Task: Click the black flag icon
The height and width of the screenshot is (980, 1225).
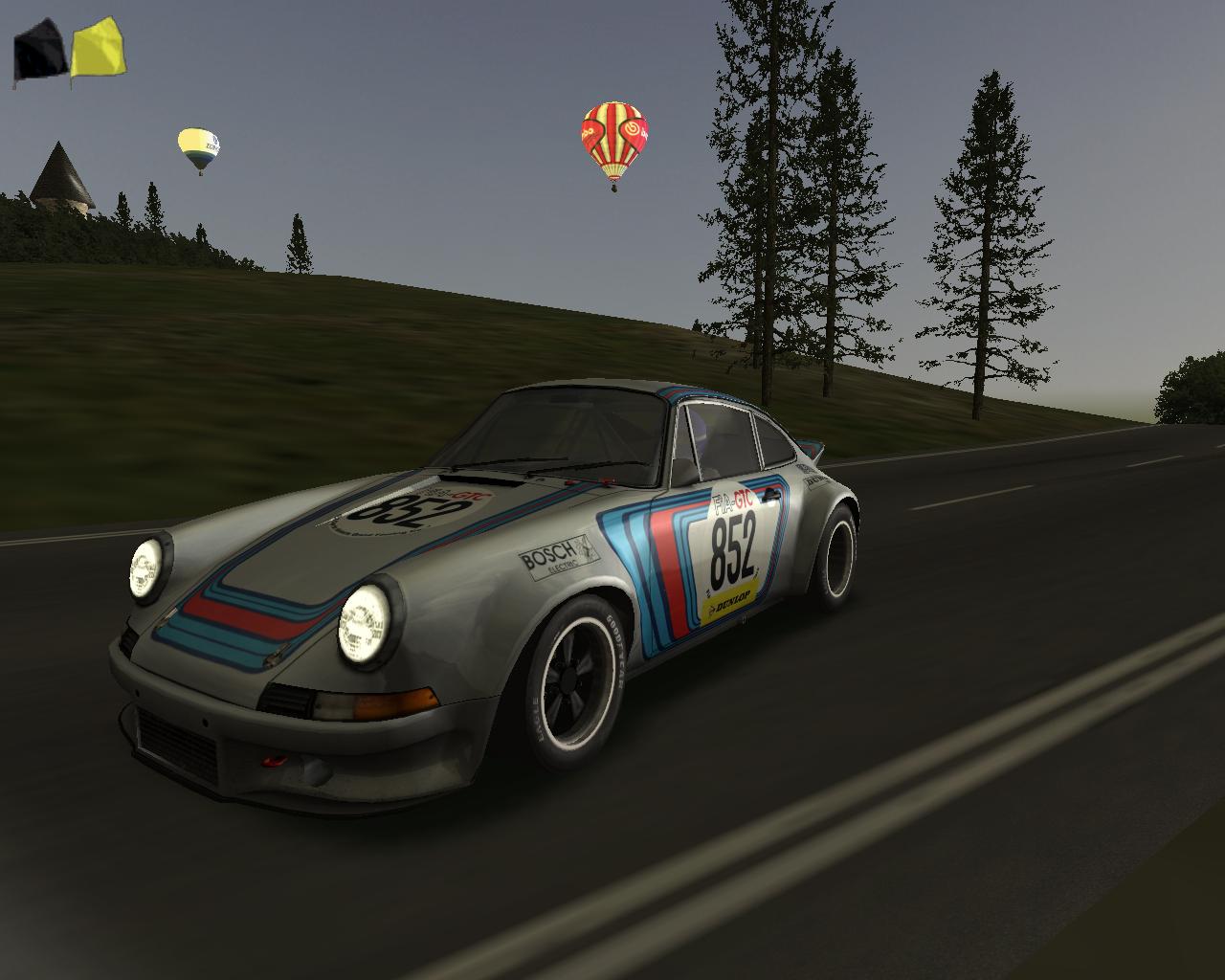Action: [x=40, y=54]
